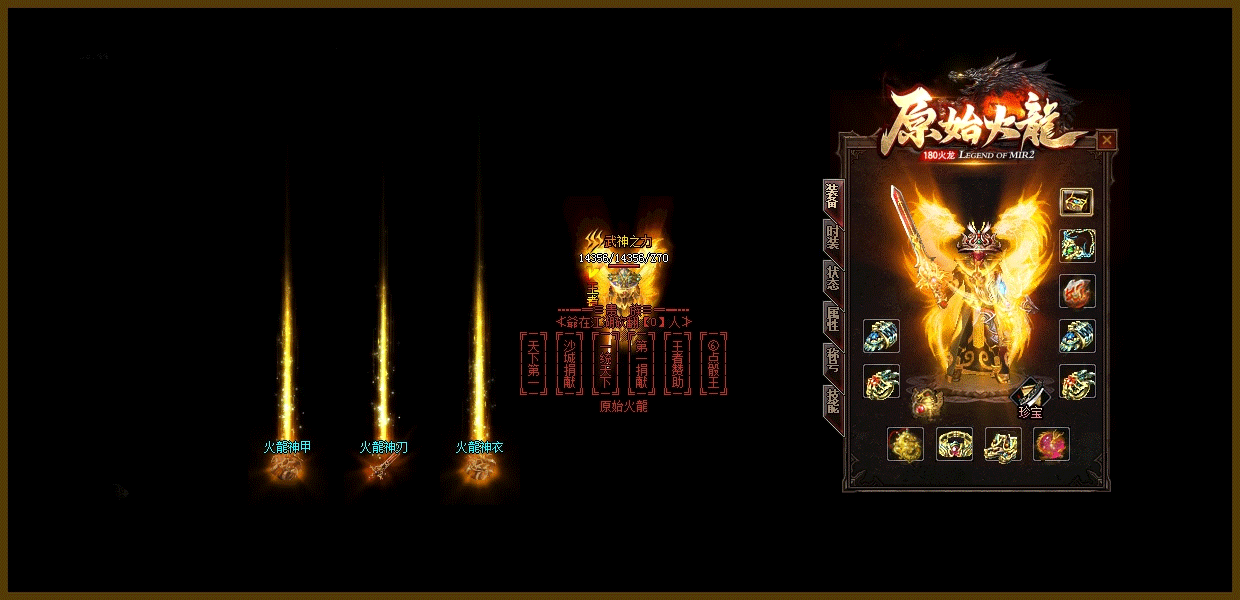Open the 珍宝 treasure button
This screenshot has width=1240, height=600.
point(1030,398)
